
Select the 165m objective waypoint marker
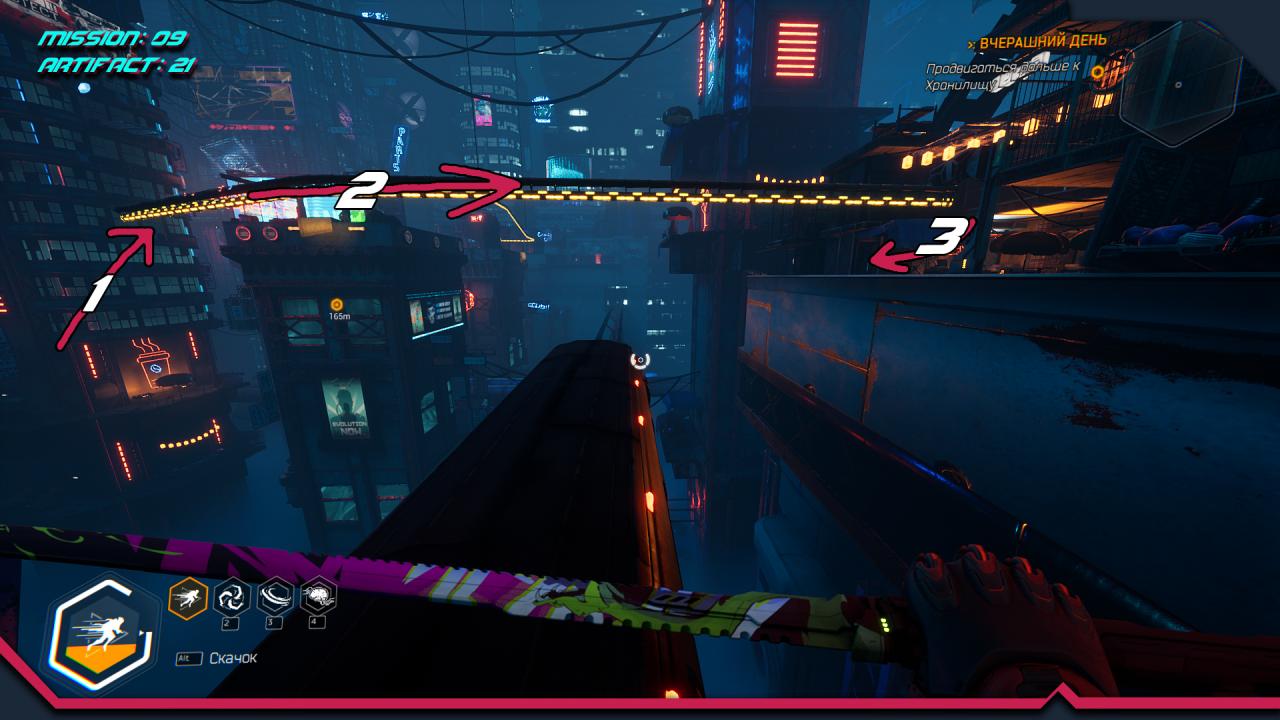tap(337, 304)
